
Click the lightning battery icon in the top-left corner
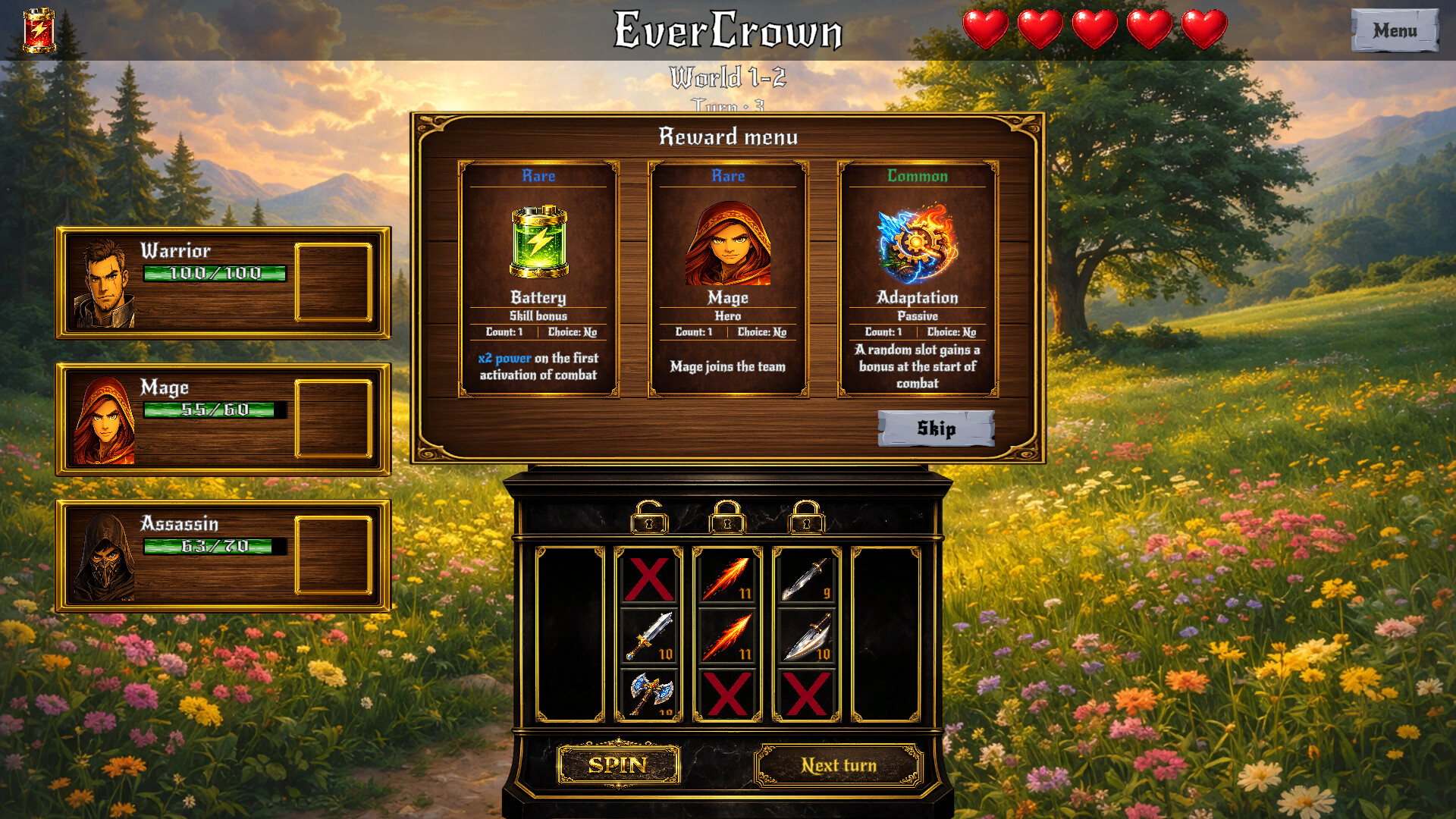point(39,32)
